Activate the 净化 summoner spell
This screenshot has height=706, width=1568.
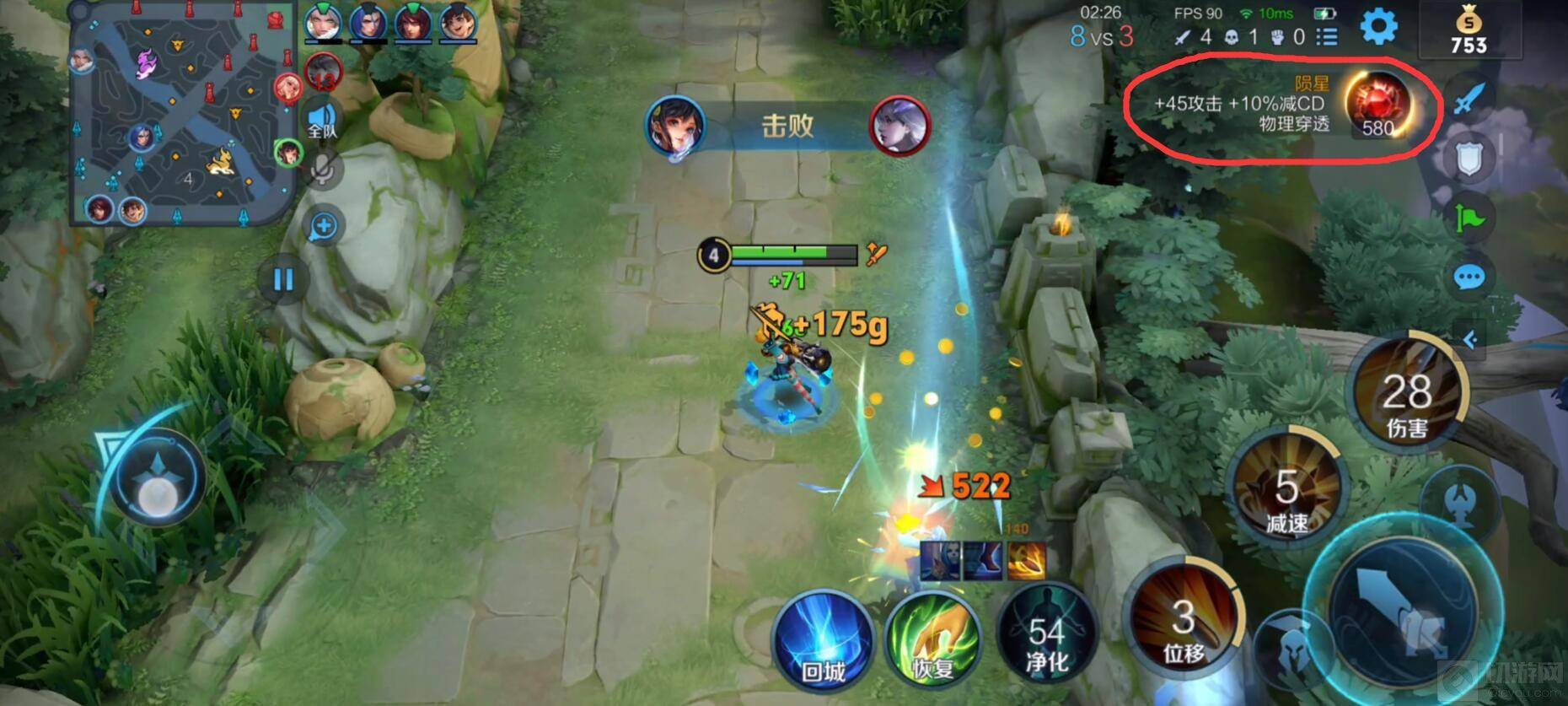[x=1046, y=641]
